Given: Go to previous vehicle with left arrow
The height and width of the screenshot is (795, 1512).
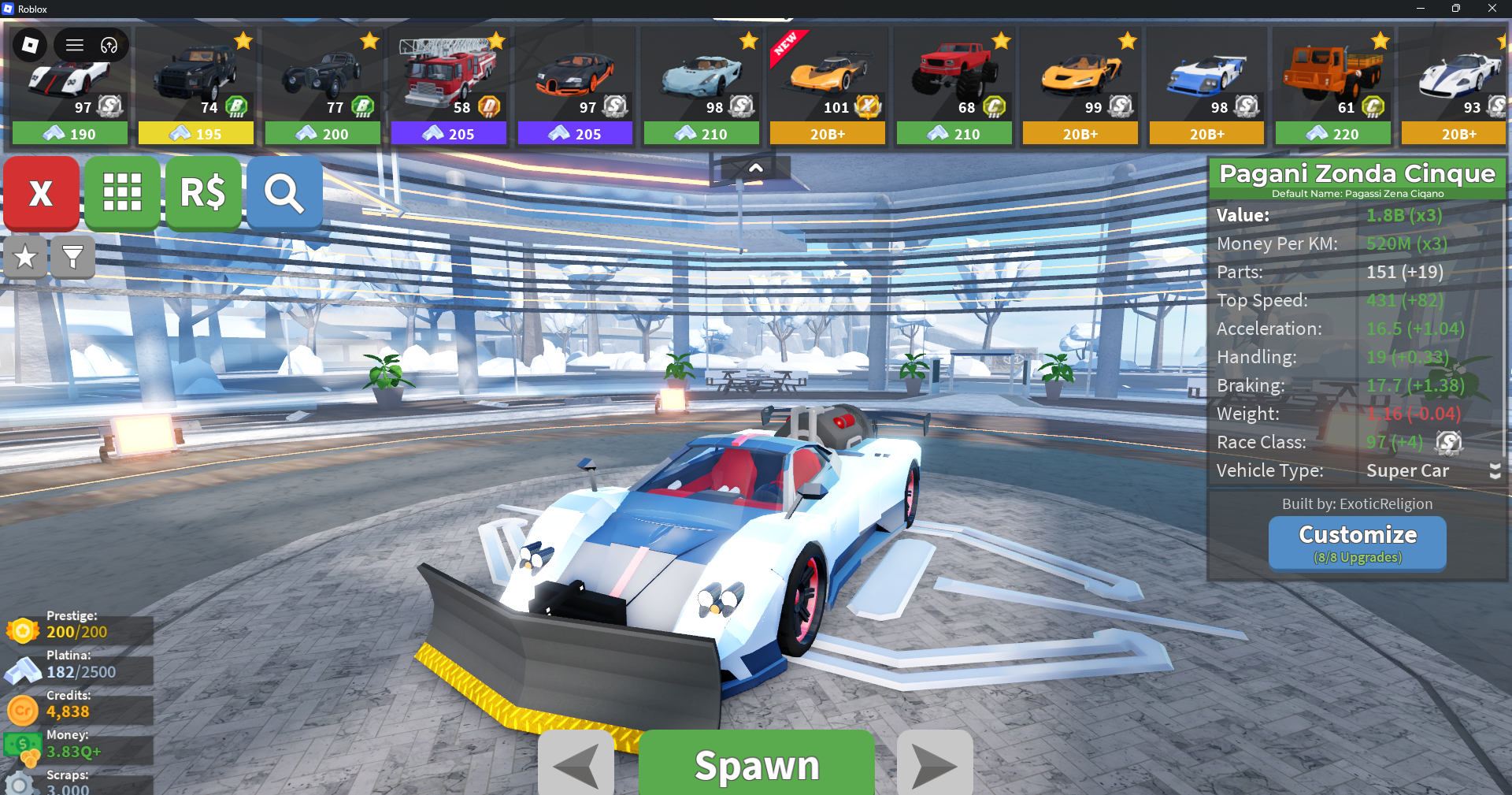Looking at the screenshot, I should 576,764.
